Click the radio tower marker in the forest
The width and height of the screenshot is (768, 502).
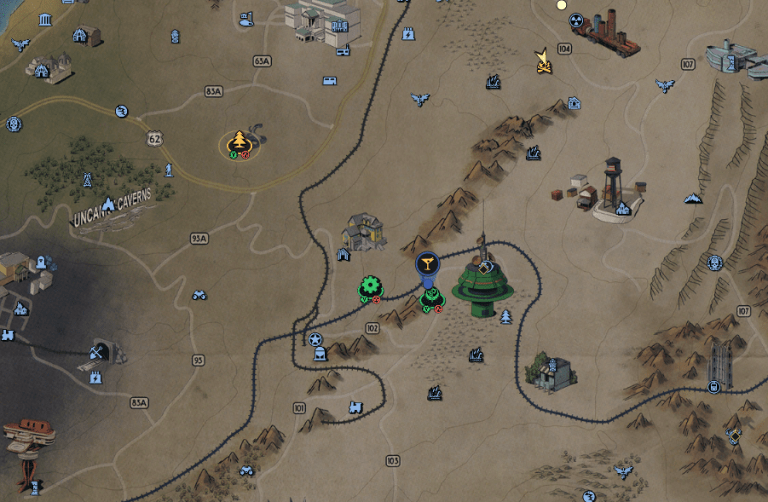[86, 180]
